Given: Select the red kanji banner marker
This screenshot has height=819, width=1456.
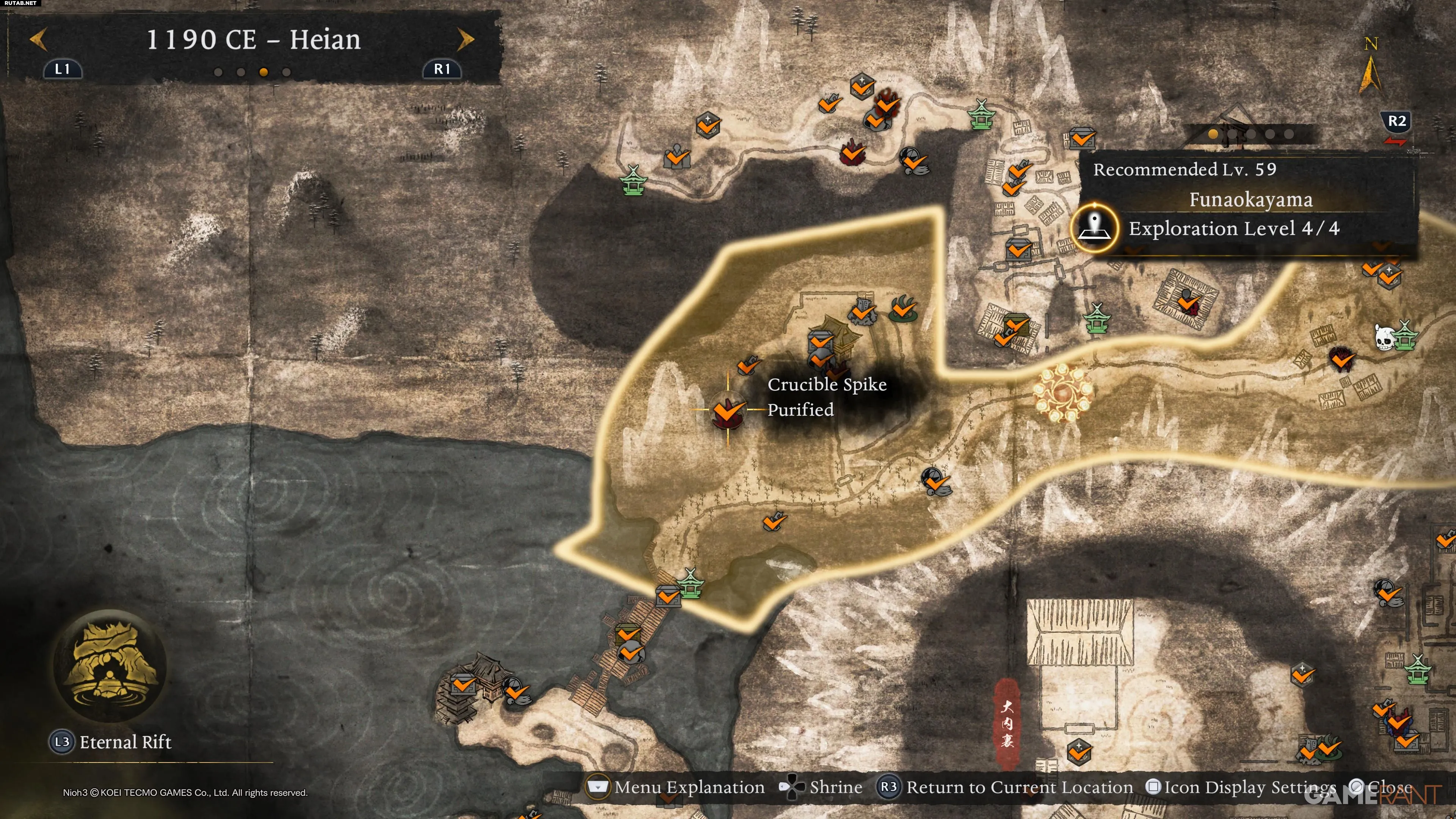Looking at the screenshot, I should pos(1007,723).
